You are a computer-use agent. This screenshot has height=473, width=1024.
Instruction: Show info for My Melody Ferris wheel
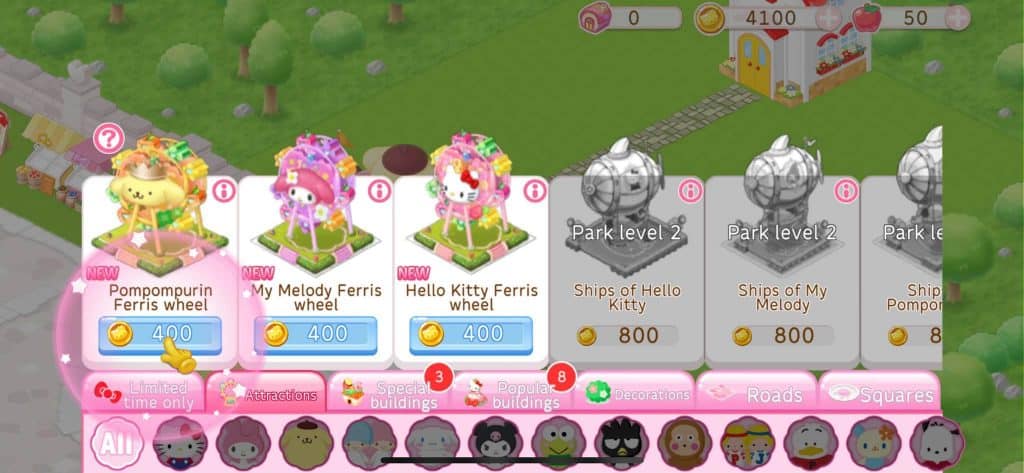(x=379, y=189)
